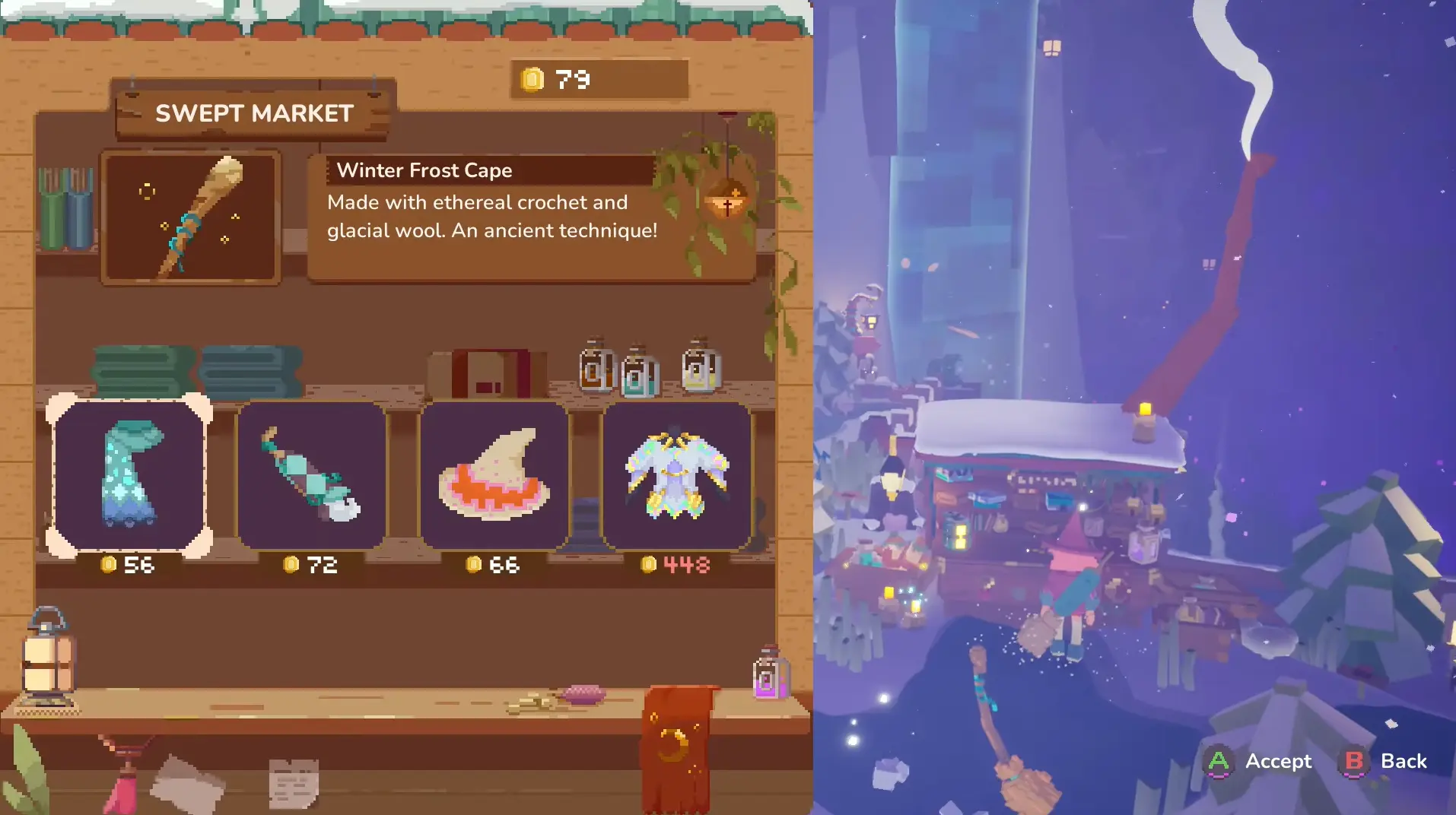Choose the teal checkered broom for 72 coins

312,476
